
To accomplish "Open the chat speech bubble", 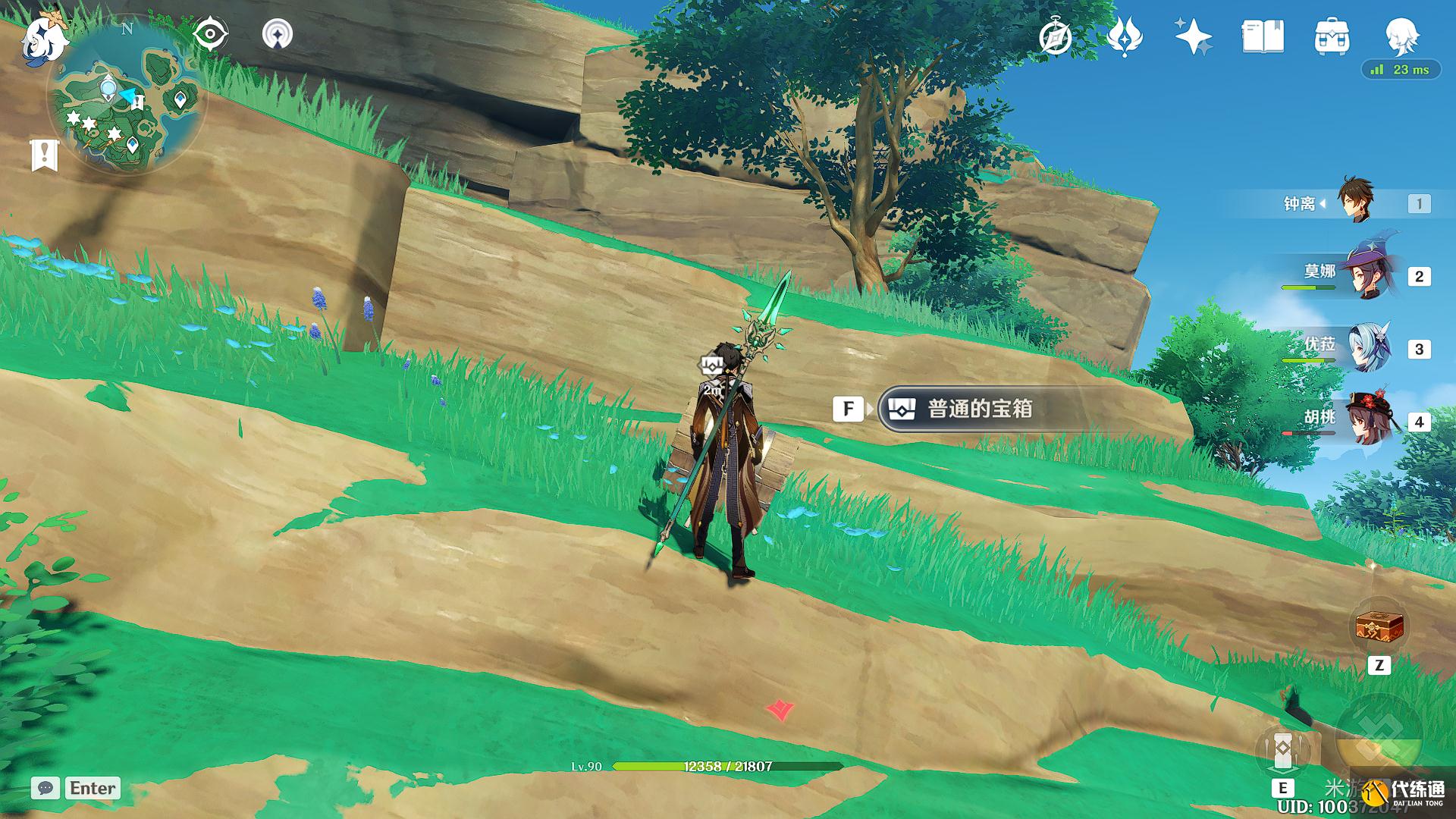I will pos(45,788).
